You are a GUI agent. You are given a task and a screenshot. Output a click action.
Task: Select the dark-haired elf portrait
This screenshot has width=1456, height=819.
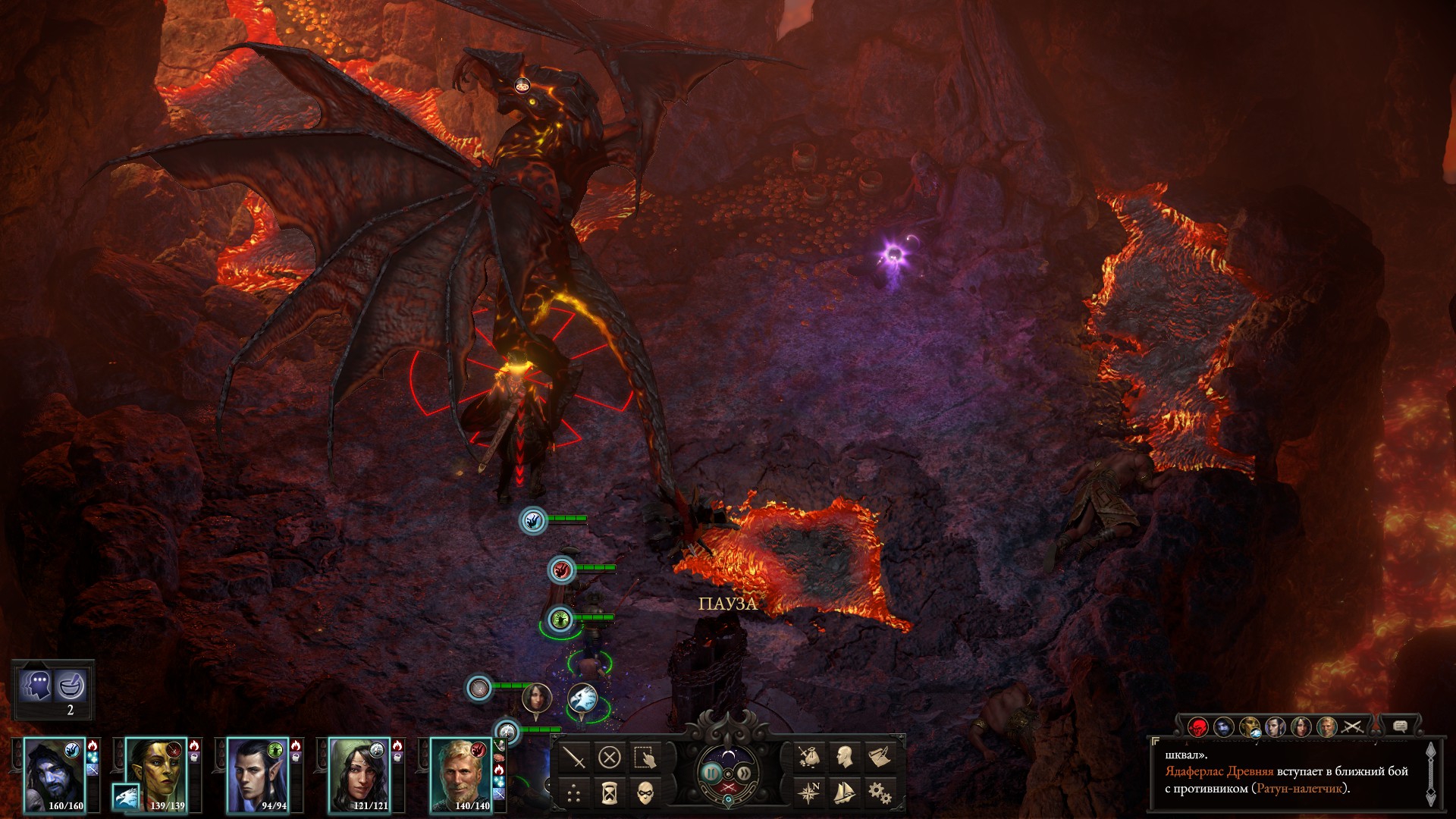pyautogui.click(x=258, y=773)
